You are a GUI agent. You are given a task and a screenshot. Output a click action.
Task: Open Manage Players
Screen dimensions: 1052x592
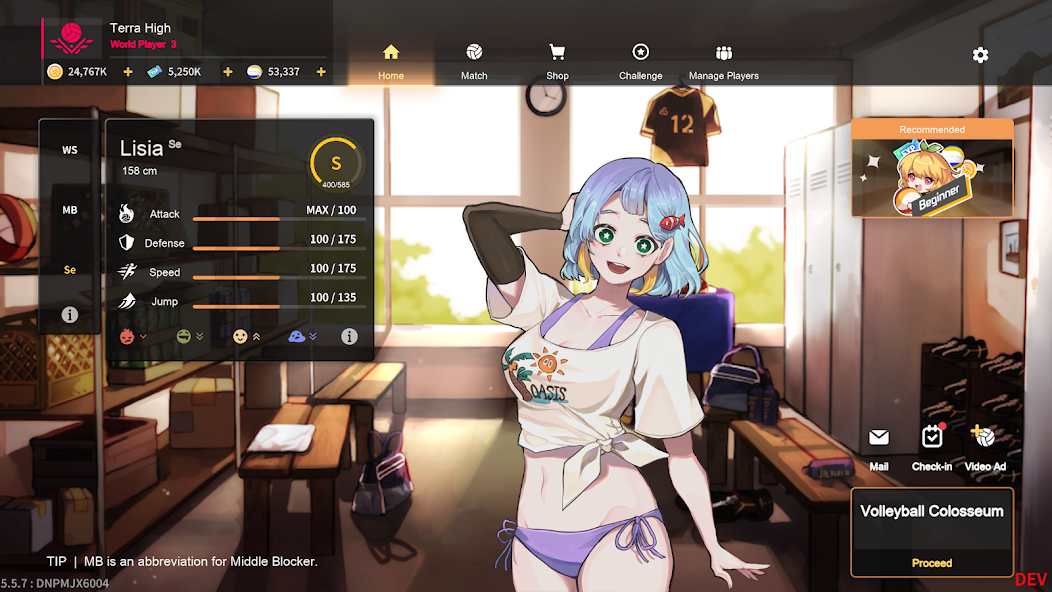click(x=724, y=62)
